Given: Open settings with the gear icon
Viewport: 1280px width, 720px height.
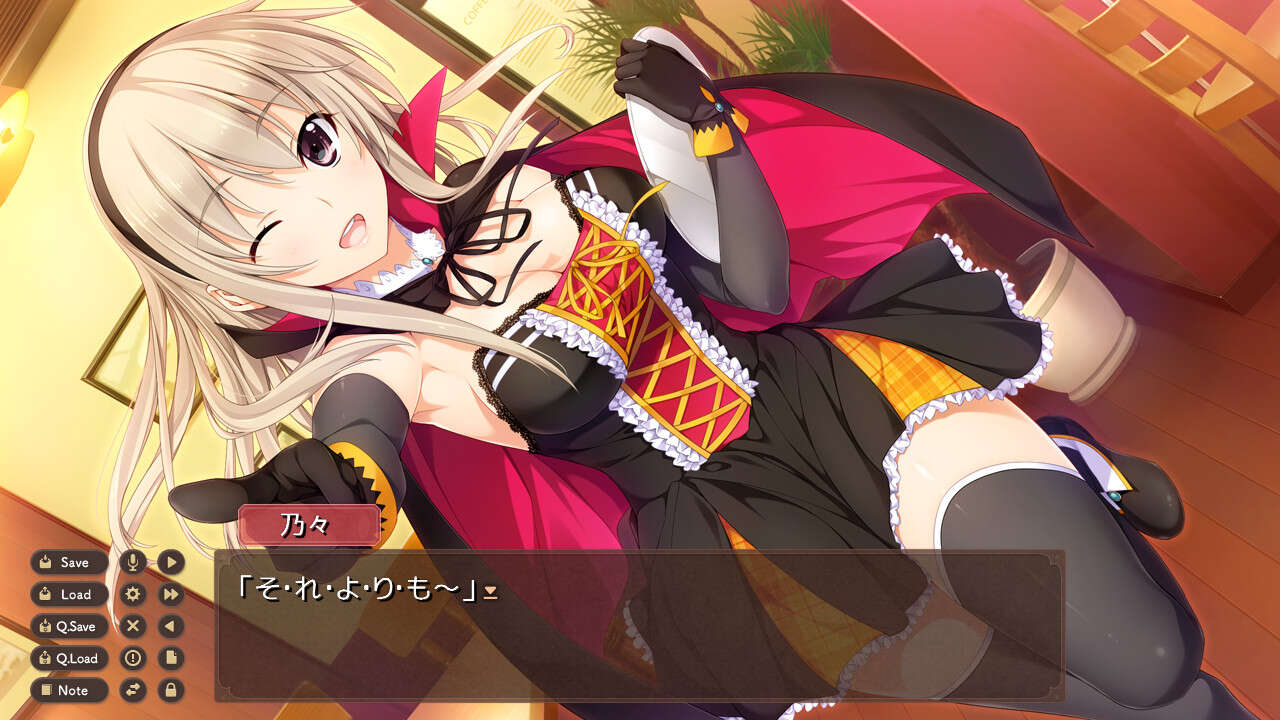Looking at the screenshot, I should [x=132, y=594].
